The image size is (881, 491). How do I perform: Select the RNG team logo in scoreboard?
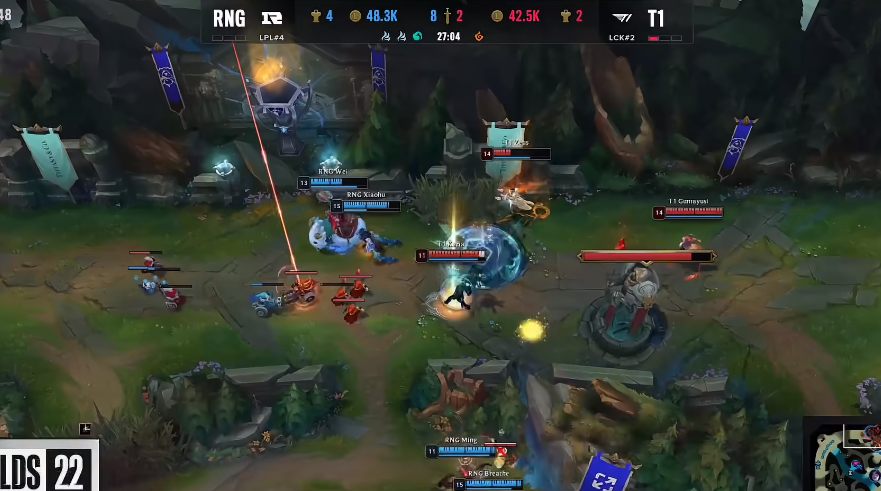[270, 18]
